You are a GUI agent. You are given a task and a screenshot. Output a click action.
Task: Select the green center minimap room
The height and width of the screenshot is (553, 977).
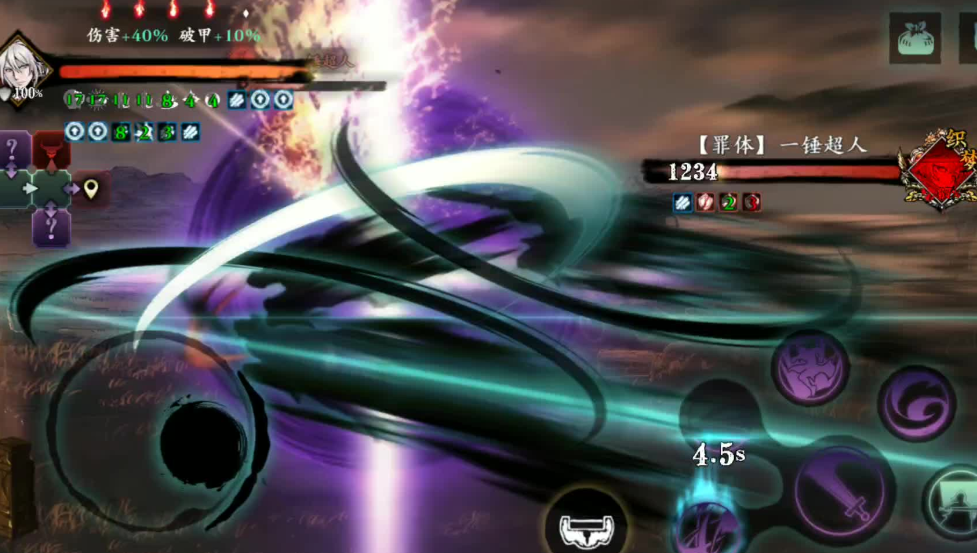[x=50, y=188]
